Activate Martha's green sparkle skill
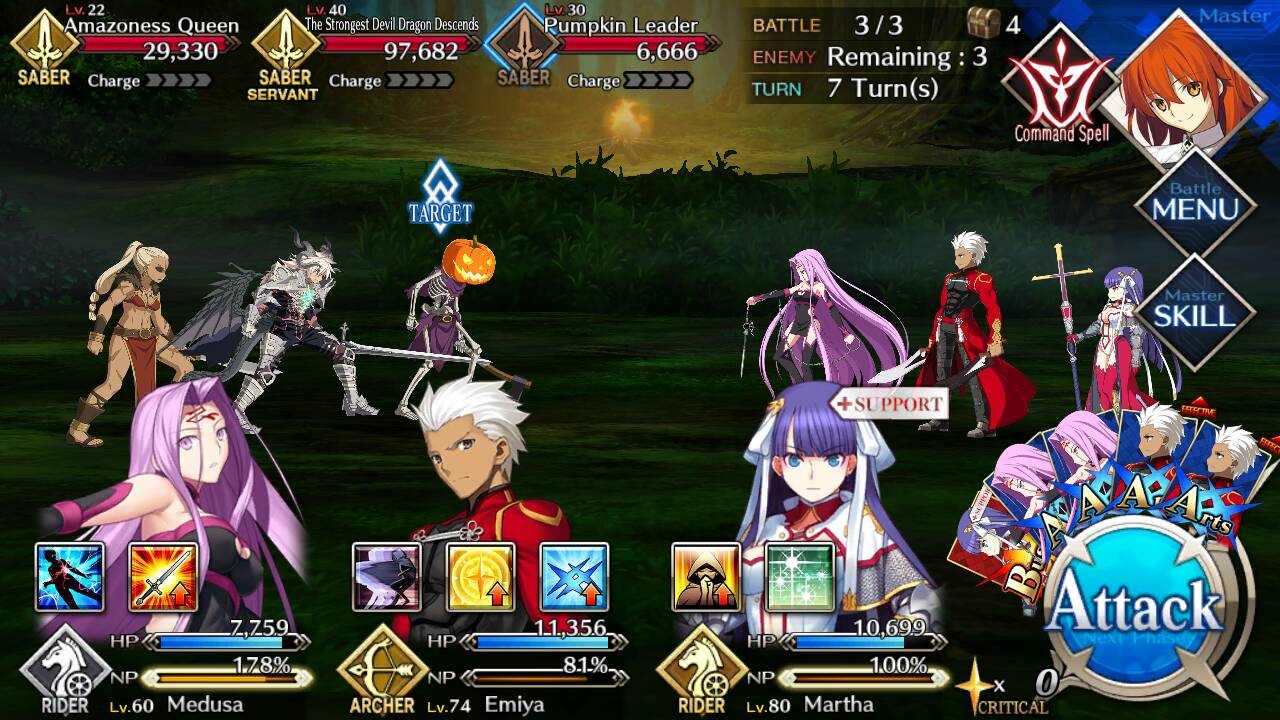Screen dimensions: 1280x720 click(x=799, y=577)
